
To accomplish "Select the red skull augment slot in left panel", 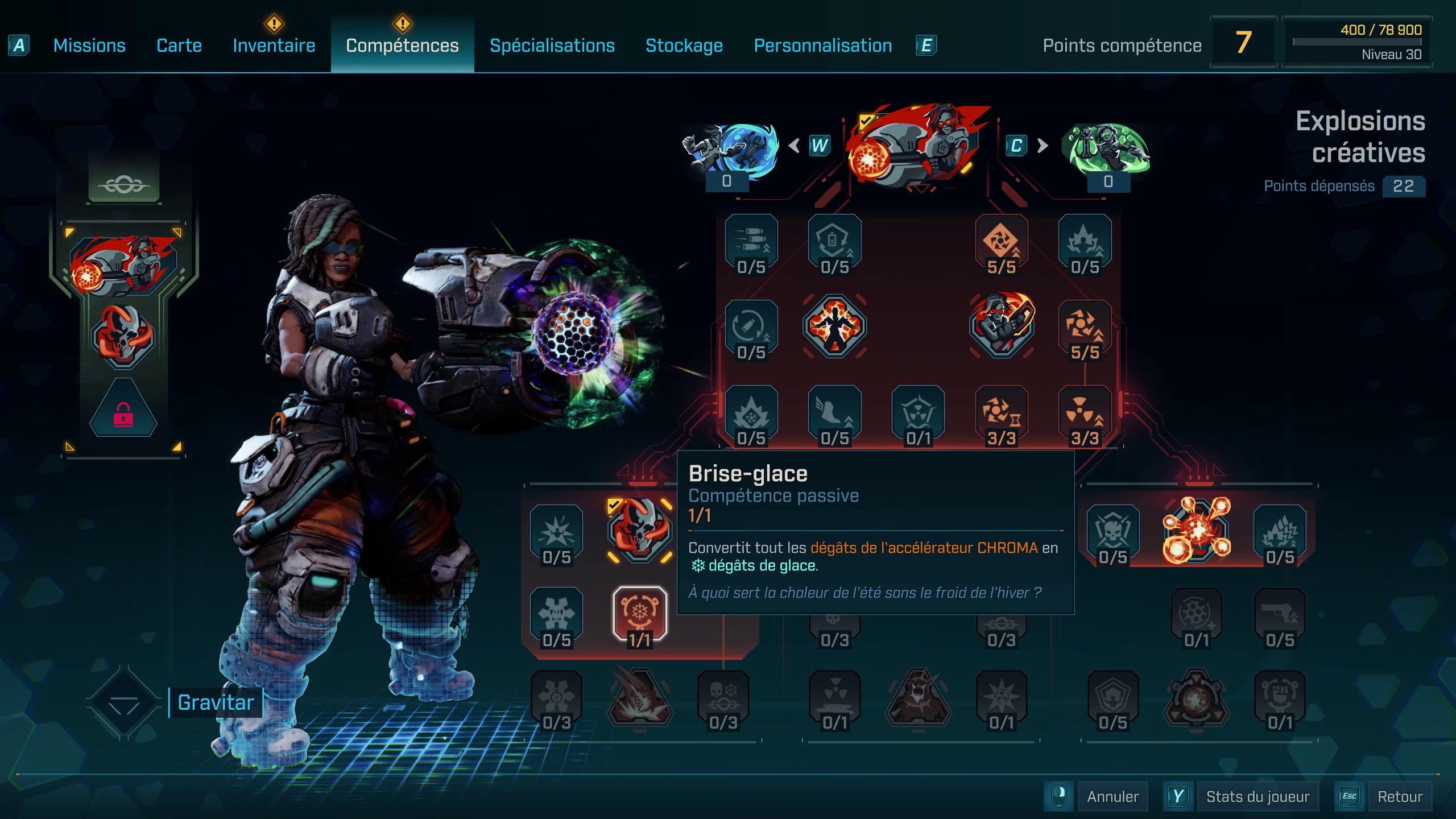I will tap(123, 337).
